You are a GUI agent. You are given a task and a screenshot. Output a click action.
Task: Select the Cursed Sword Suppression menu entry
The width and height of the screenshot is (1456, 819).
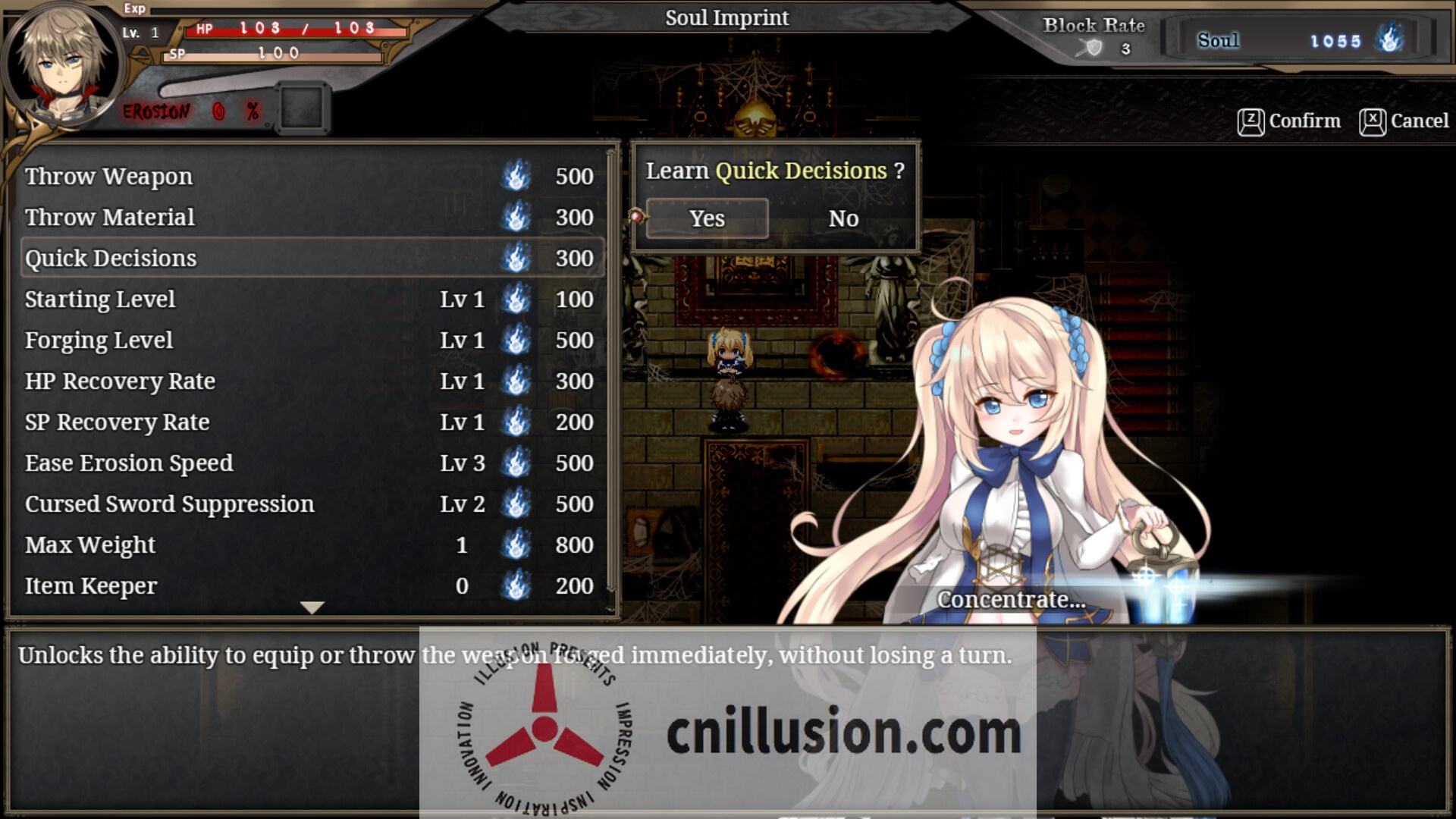coord(168,504)
